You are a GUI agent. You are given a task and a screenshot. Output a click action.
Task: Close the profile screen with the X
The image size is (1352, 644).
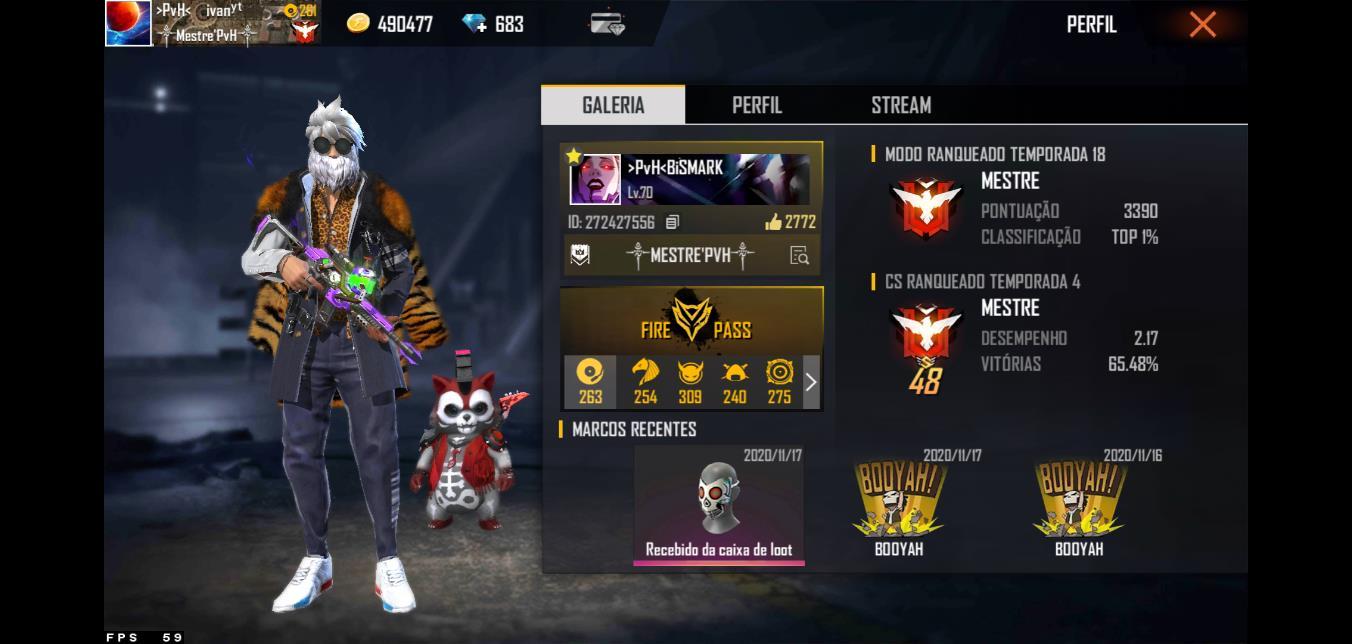pyautogui.click(x=1202, y=24)
